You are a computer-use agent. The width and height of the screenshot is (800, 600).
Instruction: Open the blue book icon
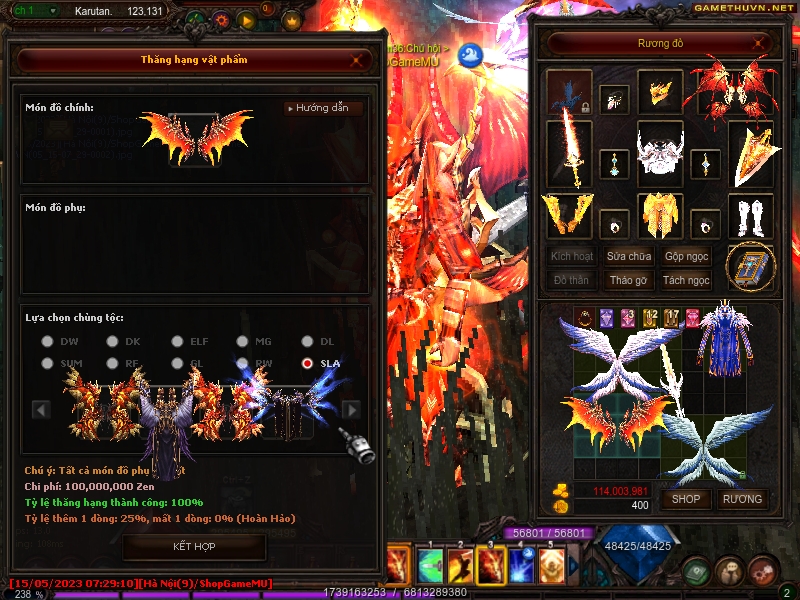pyautogui.click(x=750, y=267)
